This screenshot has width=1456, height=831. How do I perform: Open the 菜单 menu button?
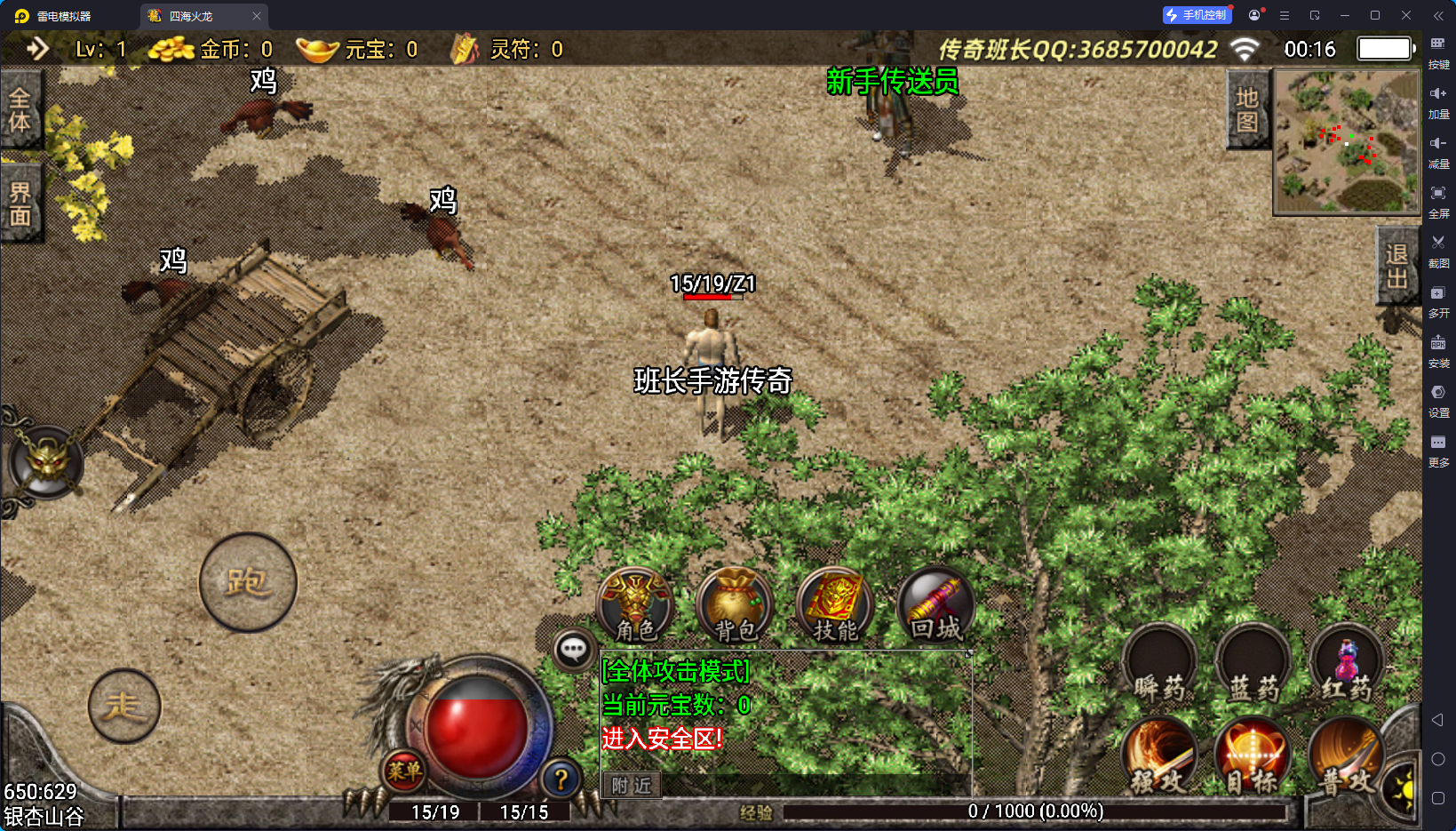point(404,771)
